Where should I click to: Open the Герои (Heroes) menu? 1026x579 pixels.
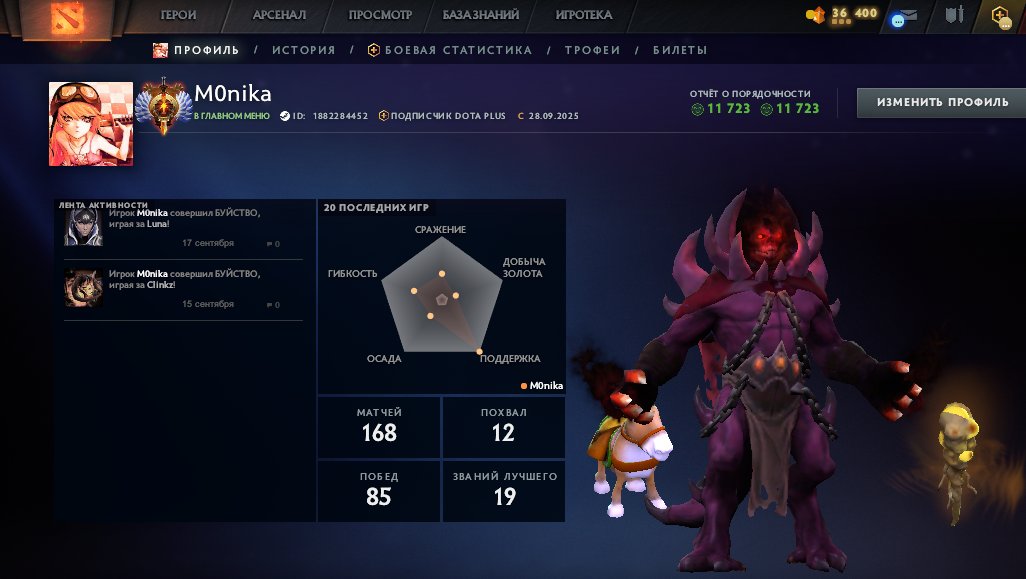[178, 15]
